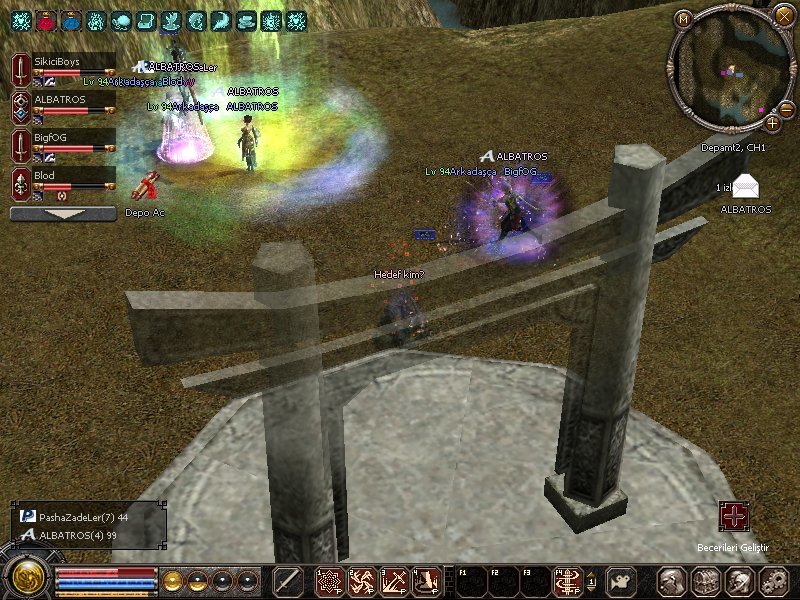
Task: Select party member SikiciBoys
Action: pyautogui.click(x=62, y=69)
